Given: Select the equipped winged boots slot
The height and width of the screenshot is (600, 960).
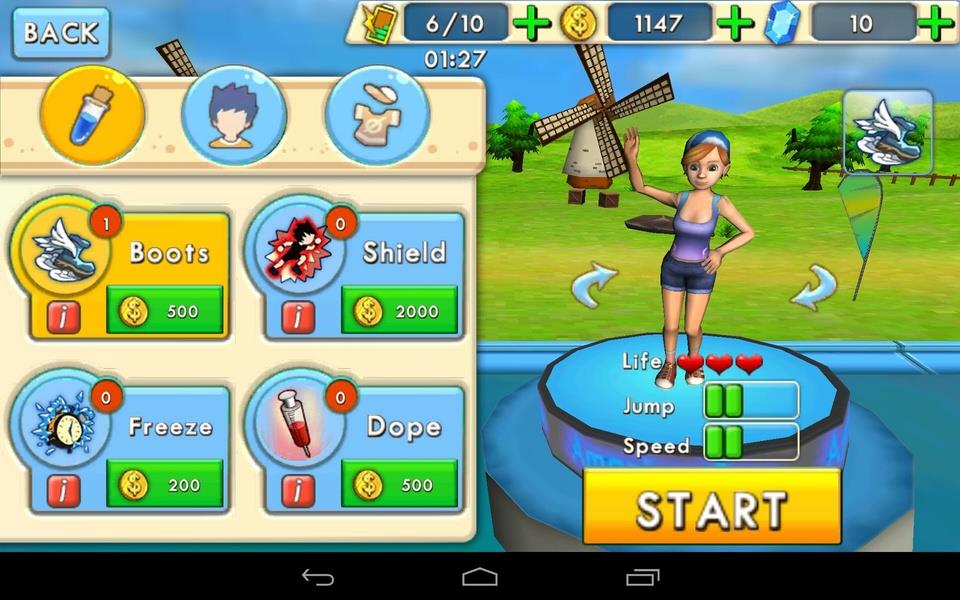Looking at the screenshot, I should coord(888,131).
